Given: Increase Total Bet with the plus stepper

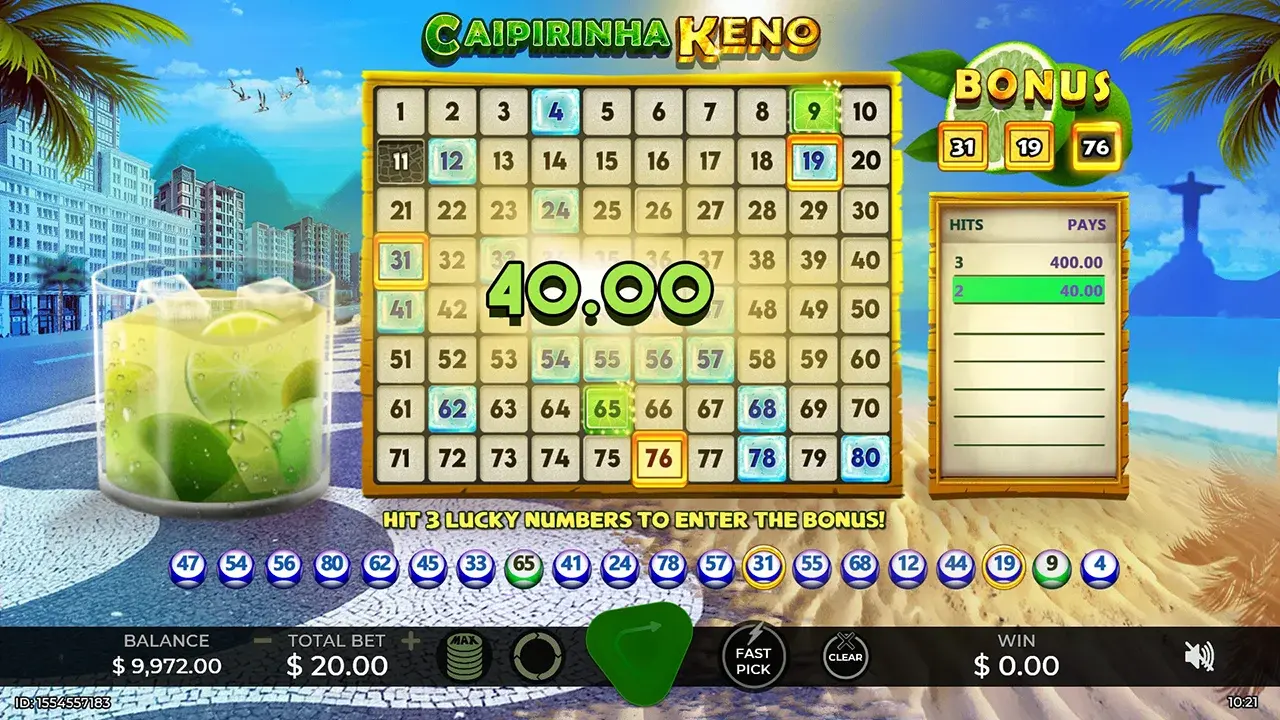Looking at the screenshot, I should click(x=413, y=640).
